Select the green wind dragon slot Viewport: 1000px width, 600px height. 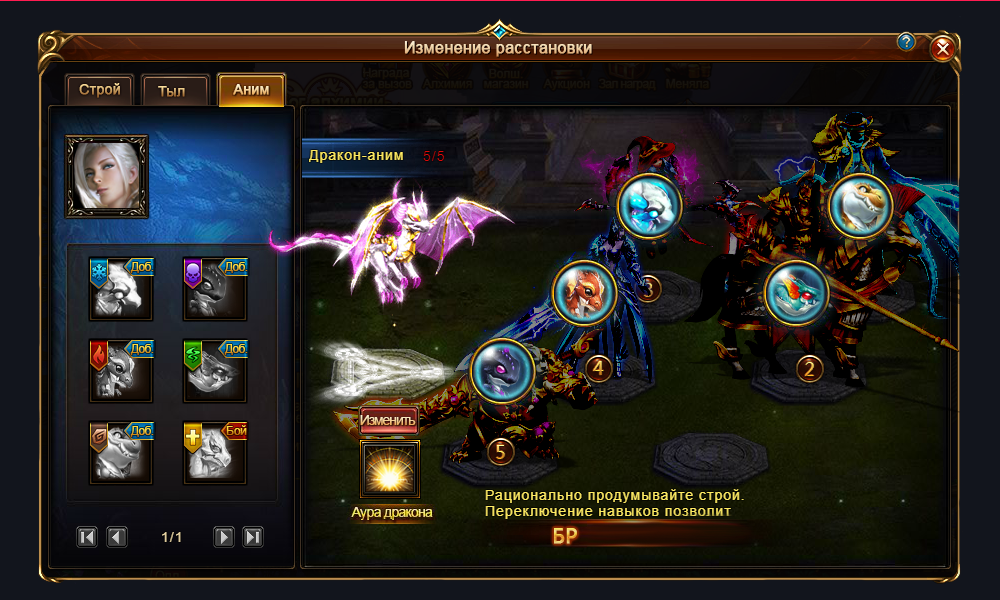215,370
